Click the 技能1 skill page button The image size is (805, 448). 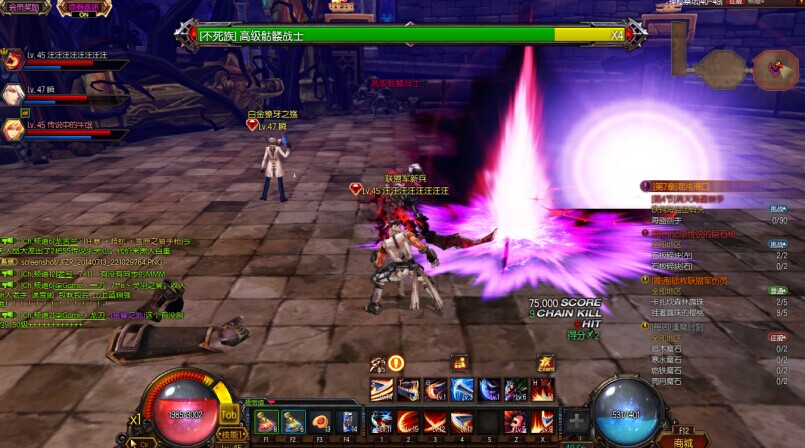[x=230, y=435]
